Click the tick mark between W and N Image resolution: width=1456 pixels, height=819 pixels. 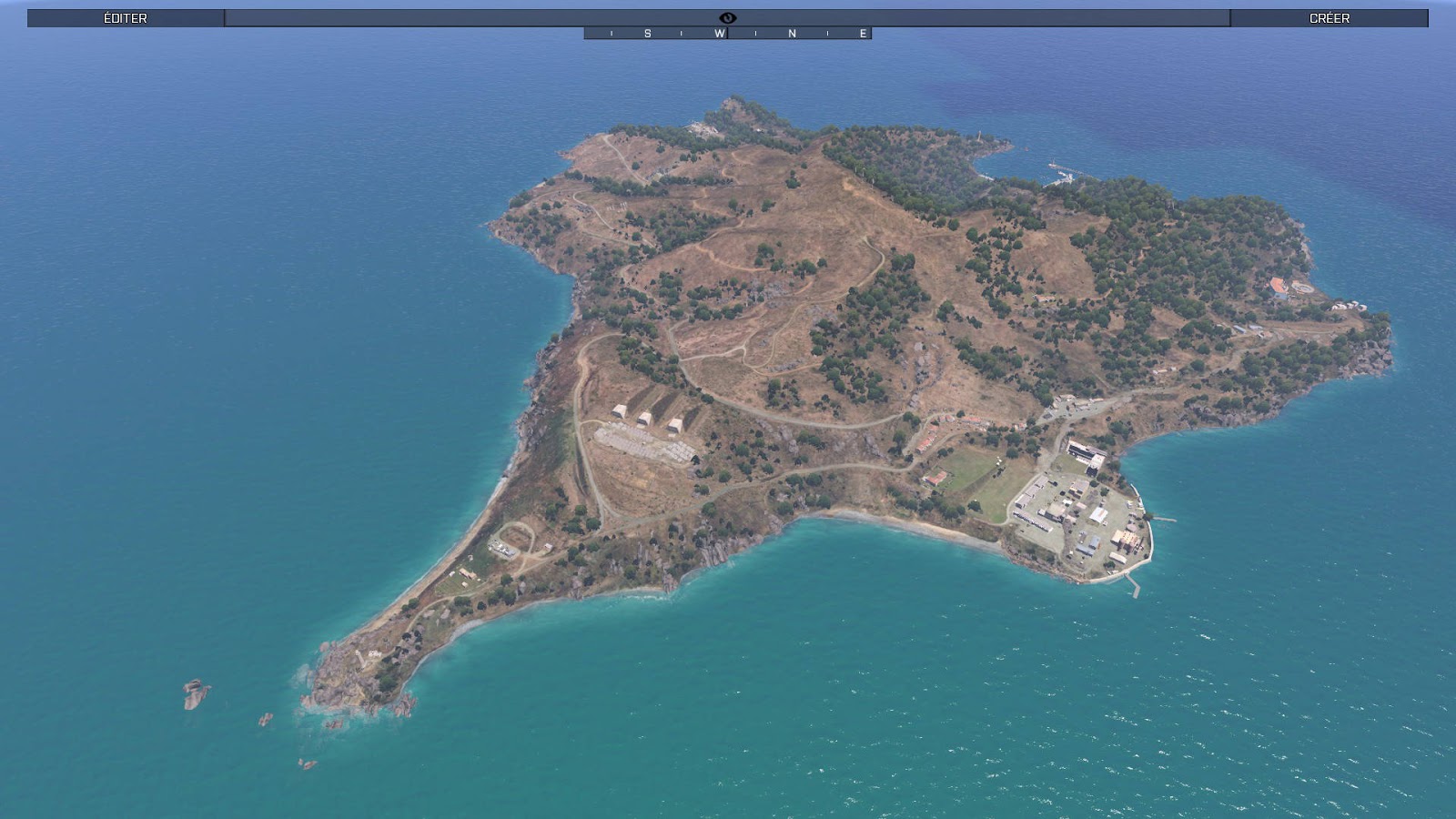[756, 33]
